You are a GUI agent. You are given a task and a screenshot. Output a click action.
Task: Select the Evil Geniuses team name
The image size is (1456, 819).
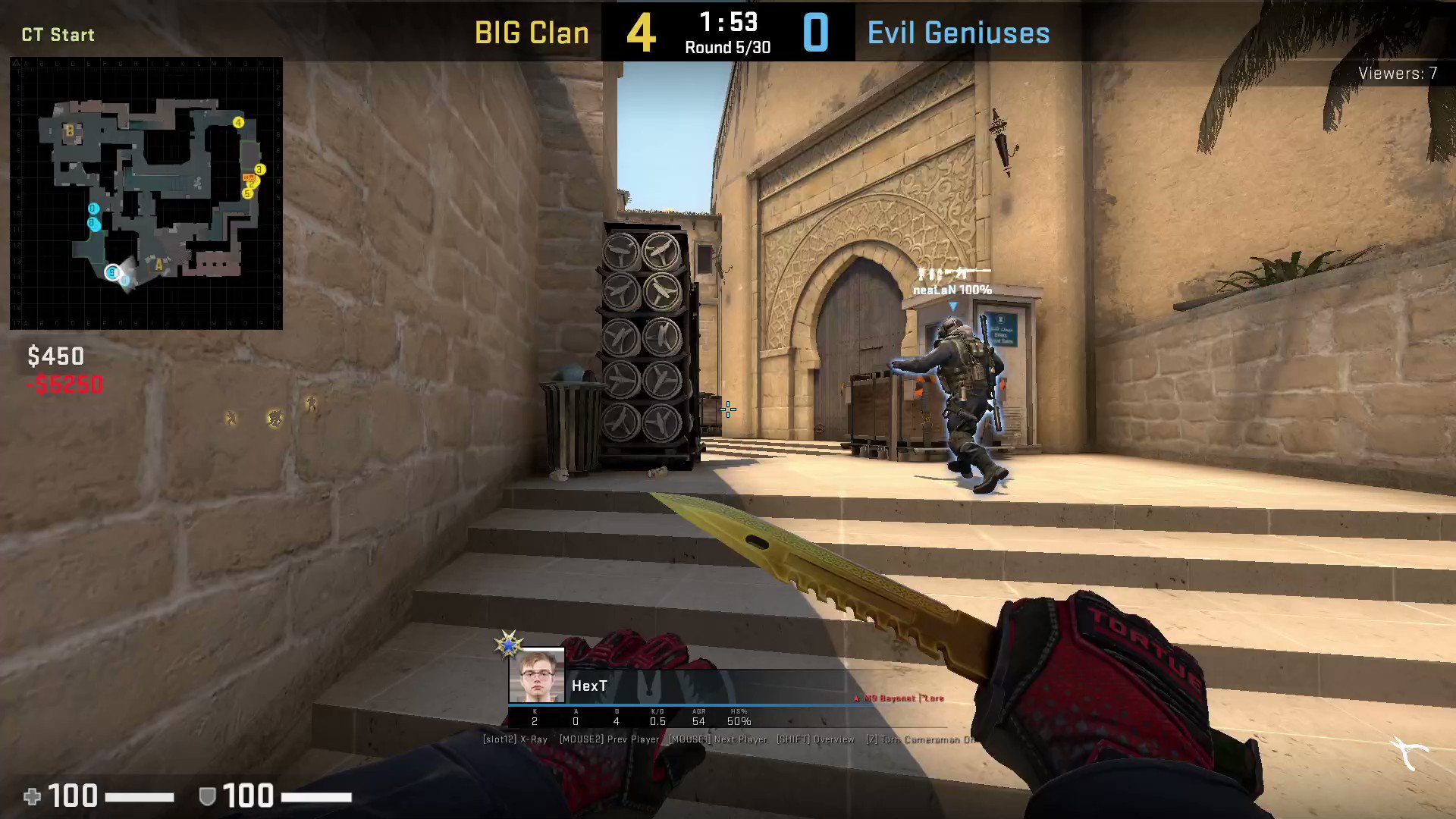958,32
